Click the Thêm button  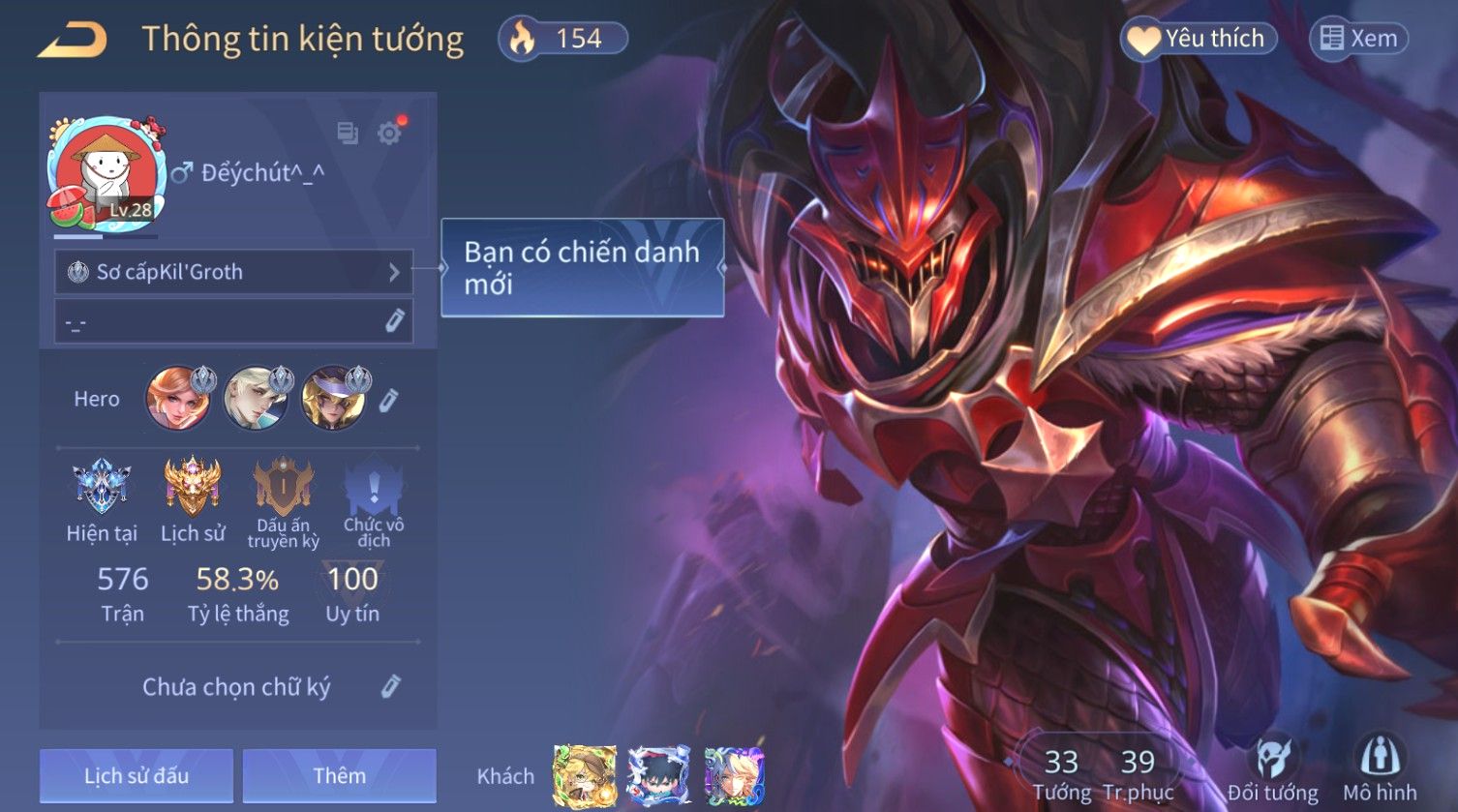point(339,776)
